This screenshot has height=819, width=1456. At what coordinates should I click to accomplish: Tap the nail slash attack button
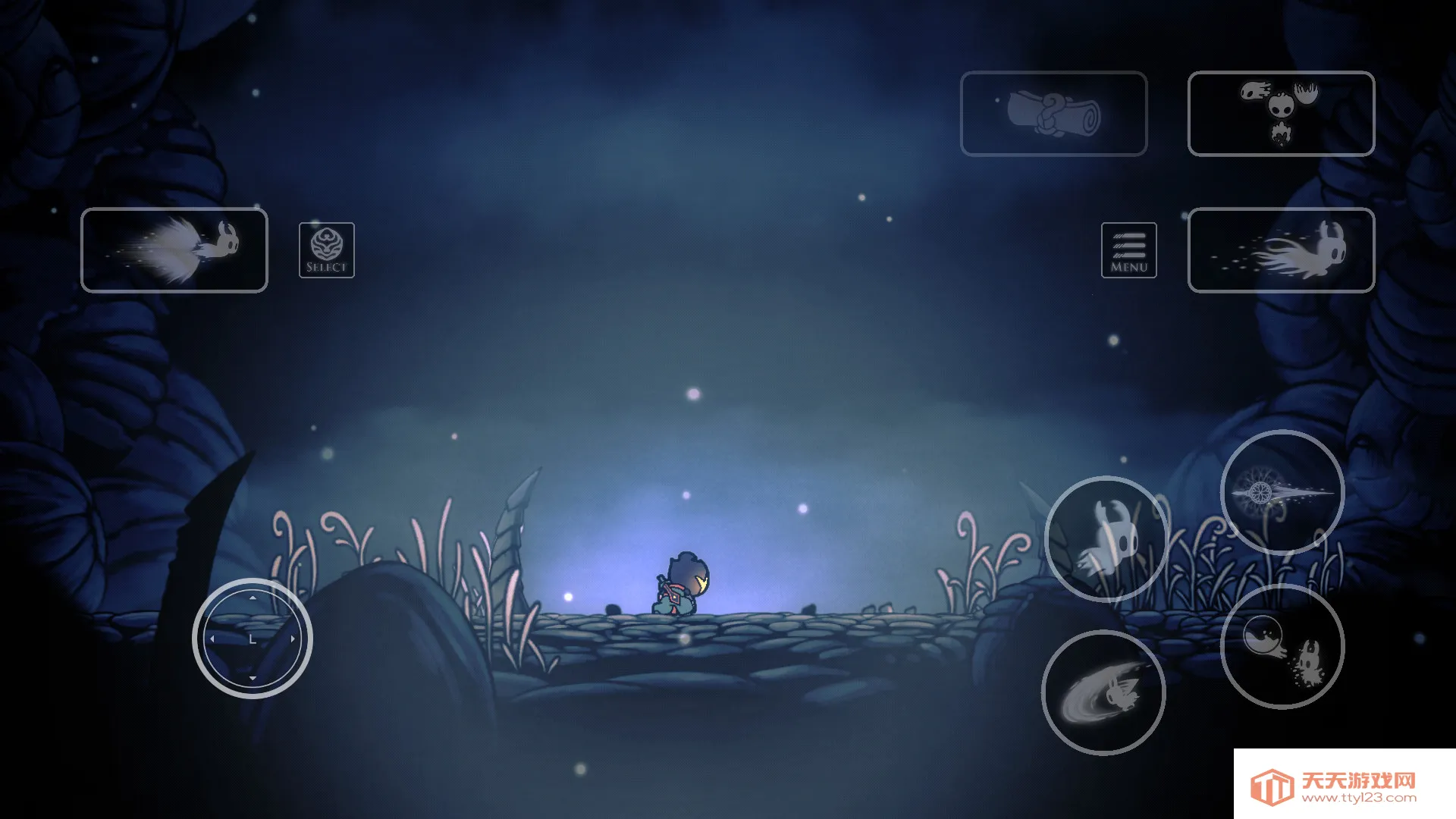pos(1103,693)
